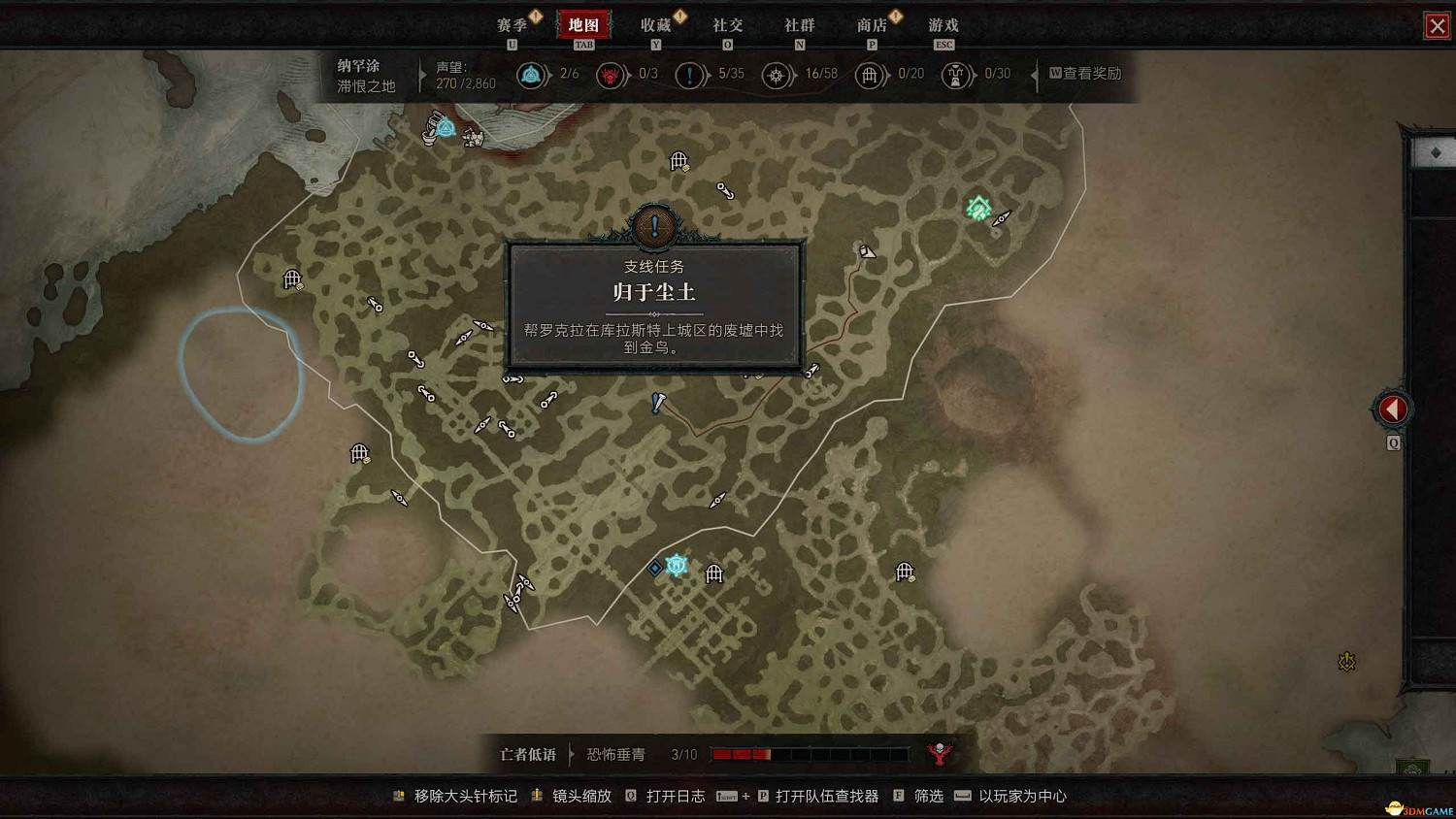1456x819 pixels.
Task: Select the dungeon gate icon in the southern ruins
Action: [x=714, y=574]
